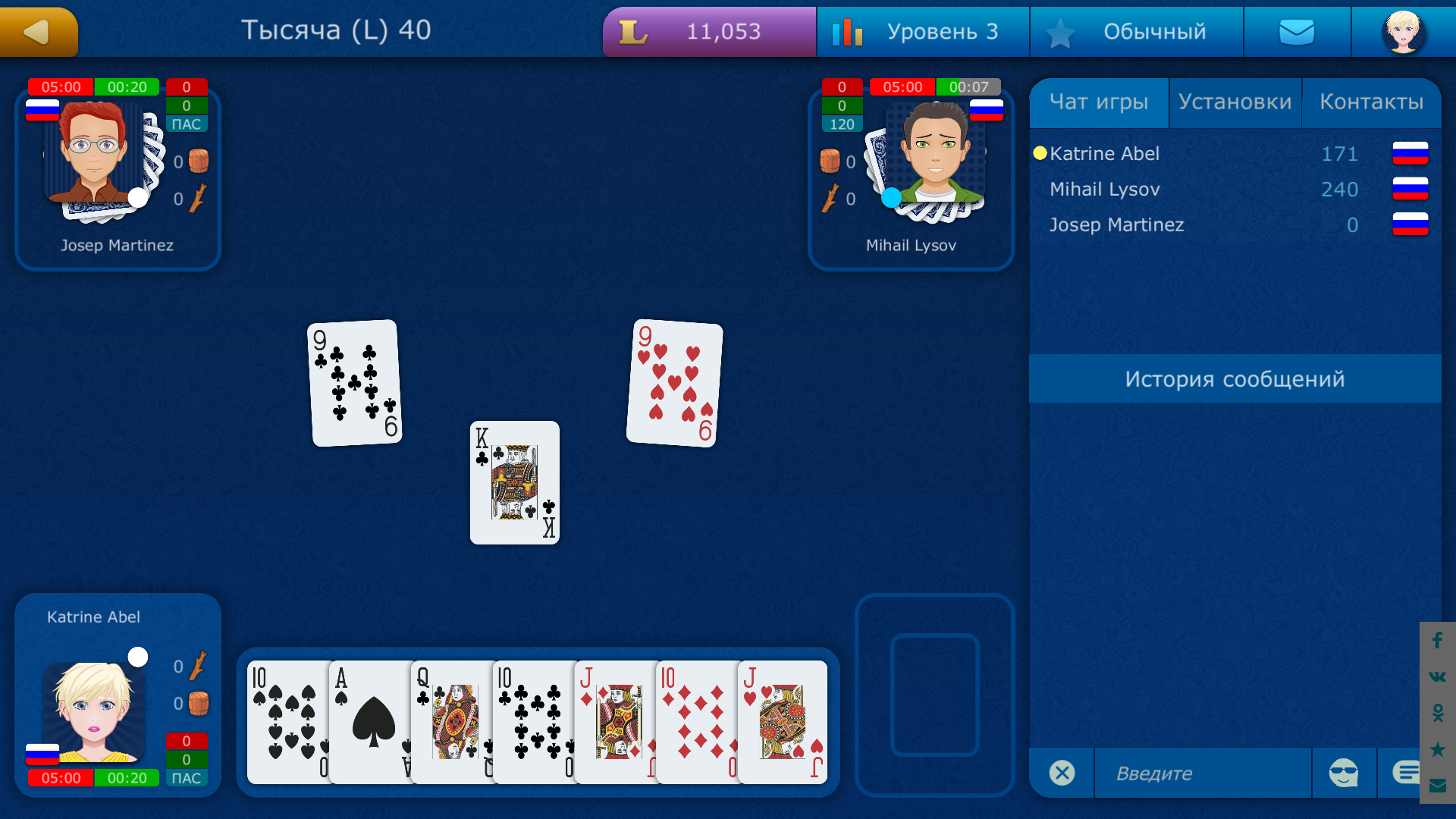Clear chat input with the X button
1456x819 pixels.
[x=1062, y=773]
